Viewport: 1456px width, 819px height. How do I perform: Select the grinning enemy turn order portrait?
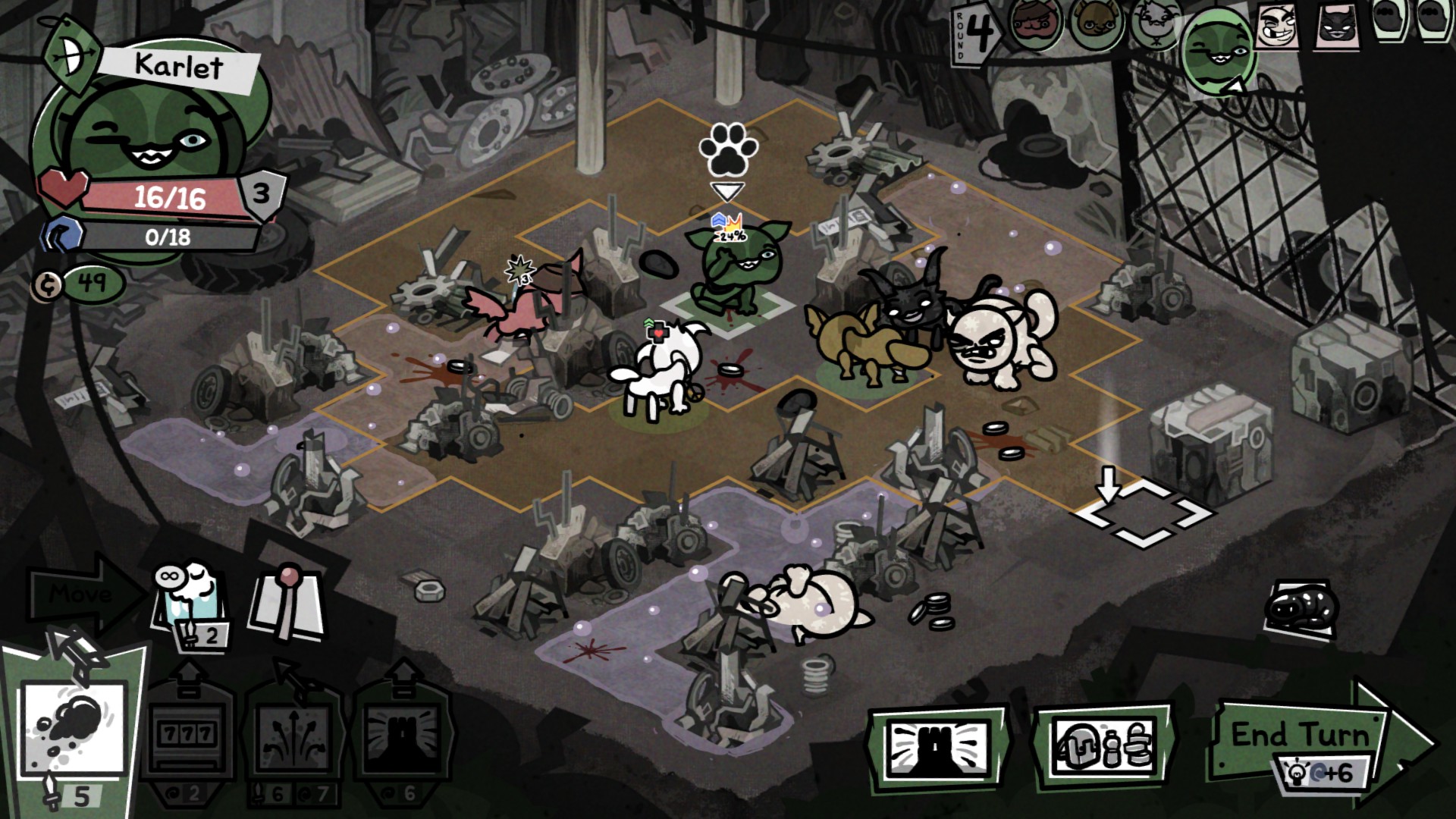pyautogui.click(x=1278, y=27)
